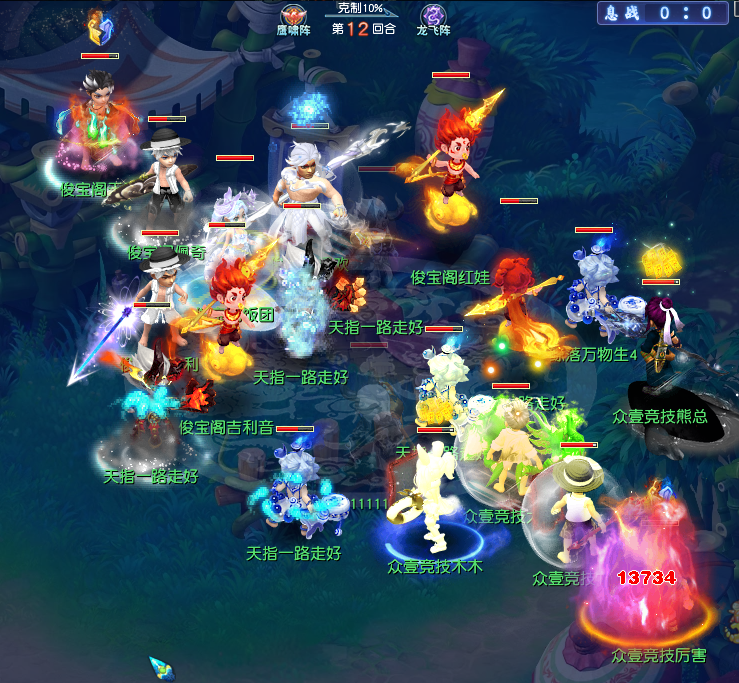Click the 鹰啸阵 formation icon
Viewport: 739px width, 683px height.
pyautogui.click(x=294, y=14)
